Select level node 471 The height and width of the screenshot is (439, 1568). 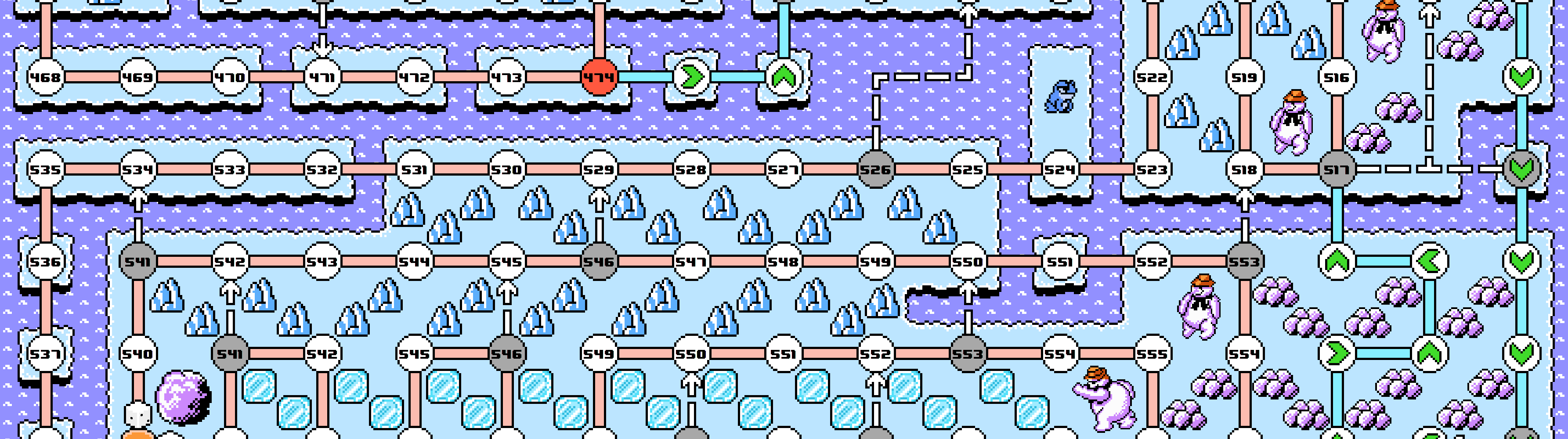click(x=322, y=77)
